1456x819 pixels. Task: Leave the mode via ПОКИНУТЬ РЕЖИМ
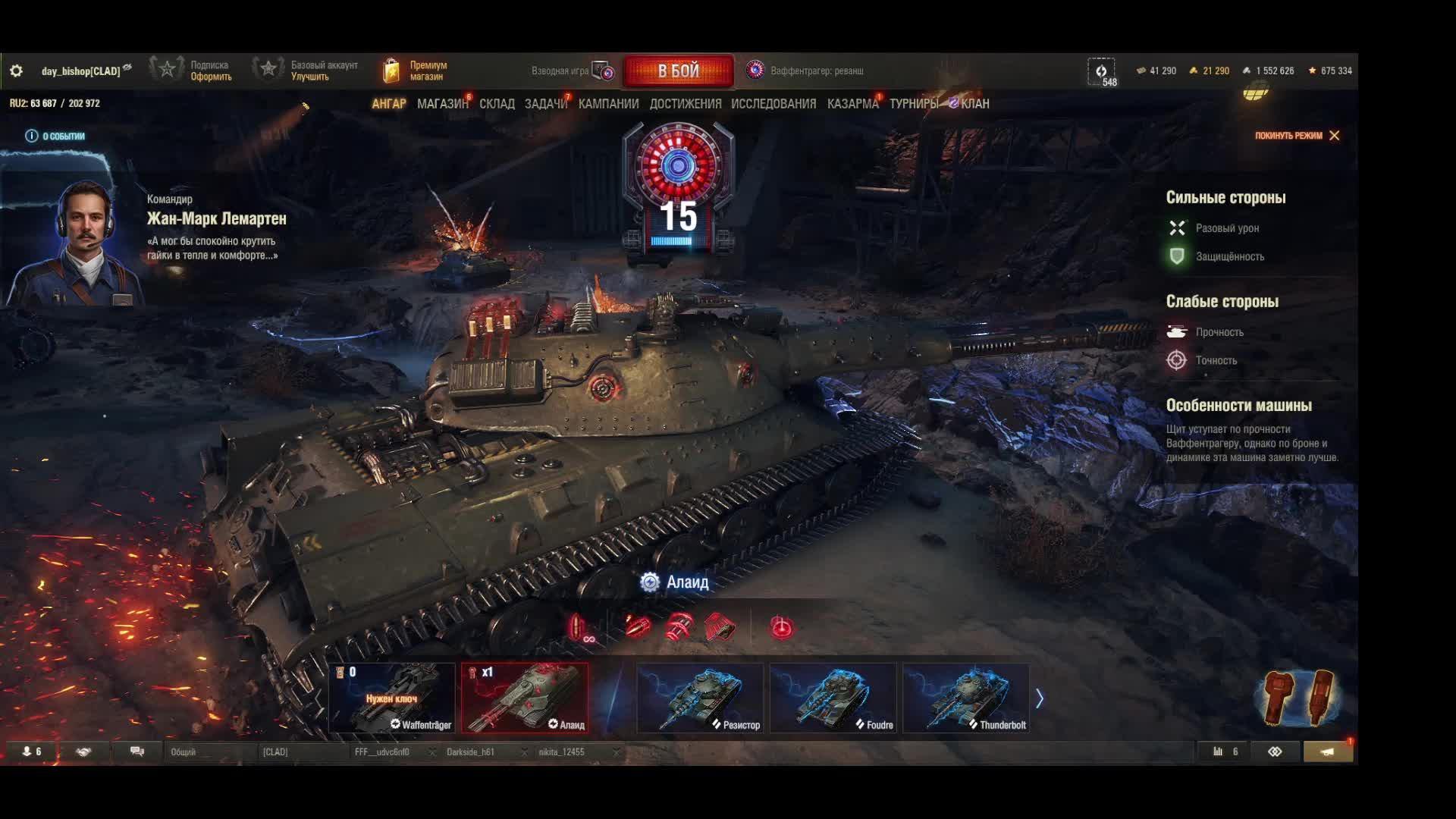coord(1296,136)
